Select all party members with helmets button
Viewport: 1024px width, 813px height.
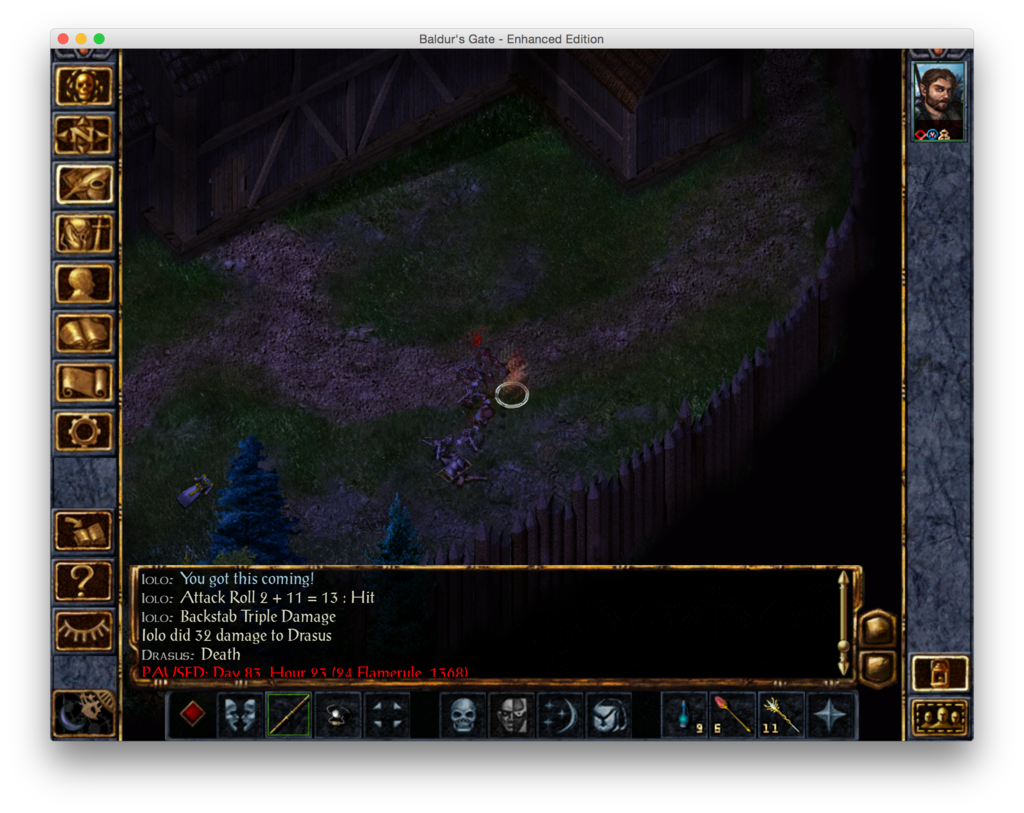point(940,717)
